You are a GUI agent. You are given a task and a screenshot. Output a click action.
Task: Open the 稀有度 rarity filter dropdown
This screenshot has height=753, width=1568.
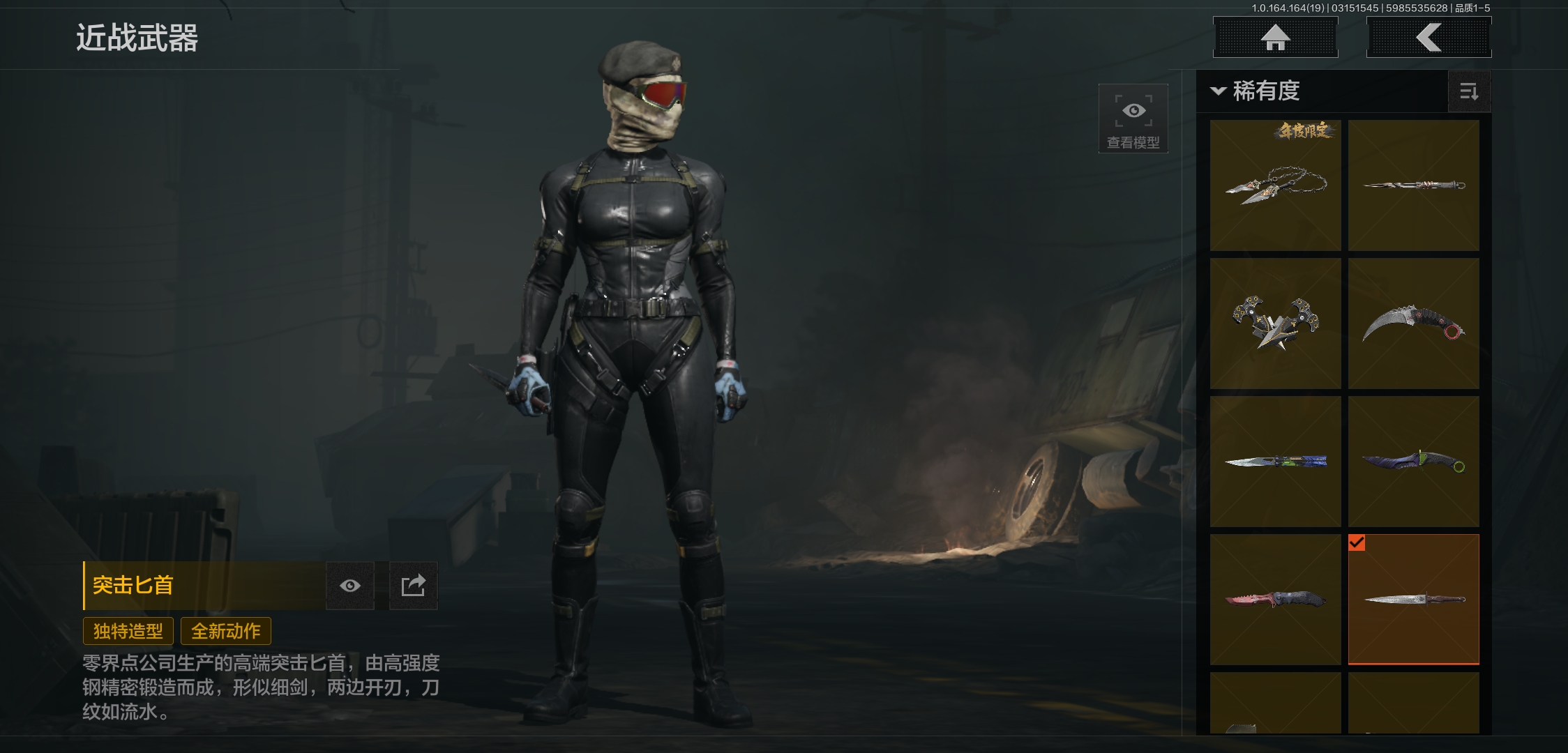click(1256, 91)
